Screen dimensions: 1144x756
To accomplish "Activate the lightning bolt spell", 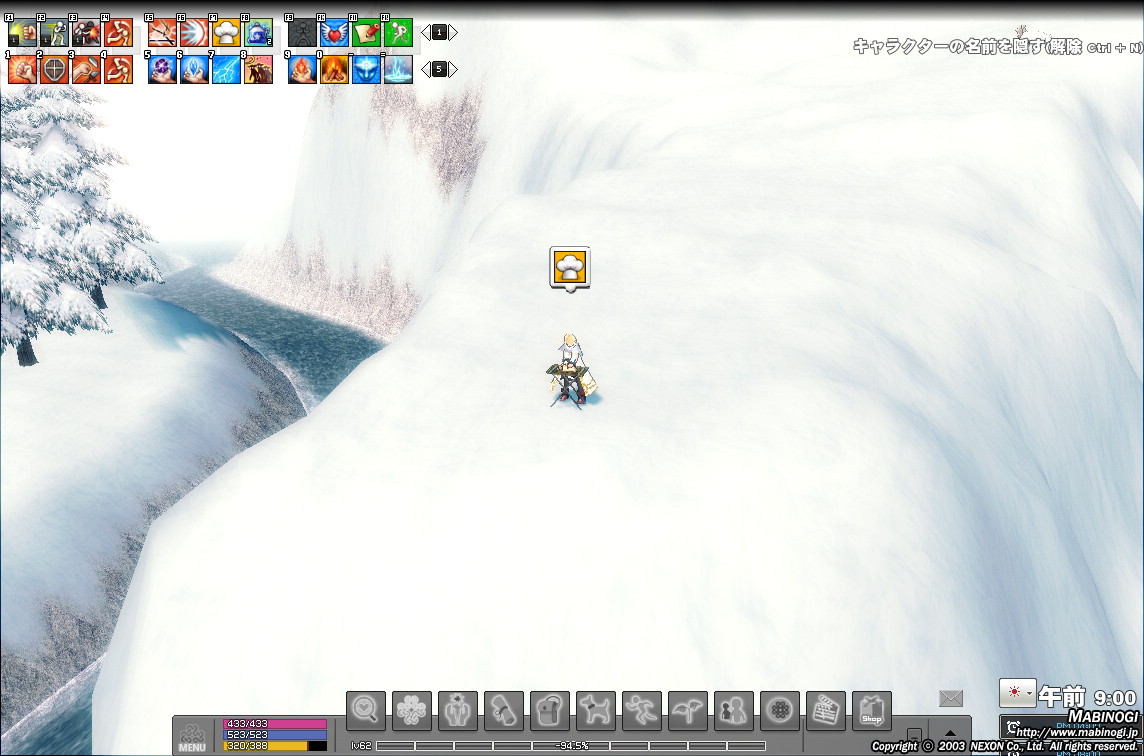I will pyautogui.click(x=226, y=69).
